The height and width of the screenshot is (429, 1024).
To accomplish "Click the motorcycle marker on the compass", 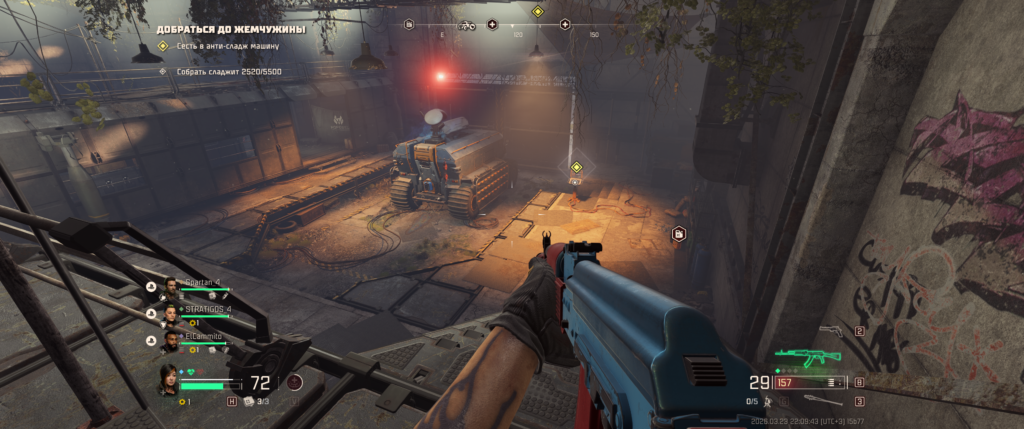I will click(x=465, y=24).
